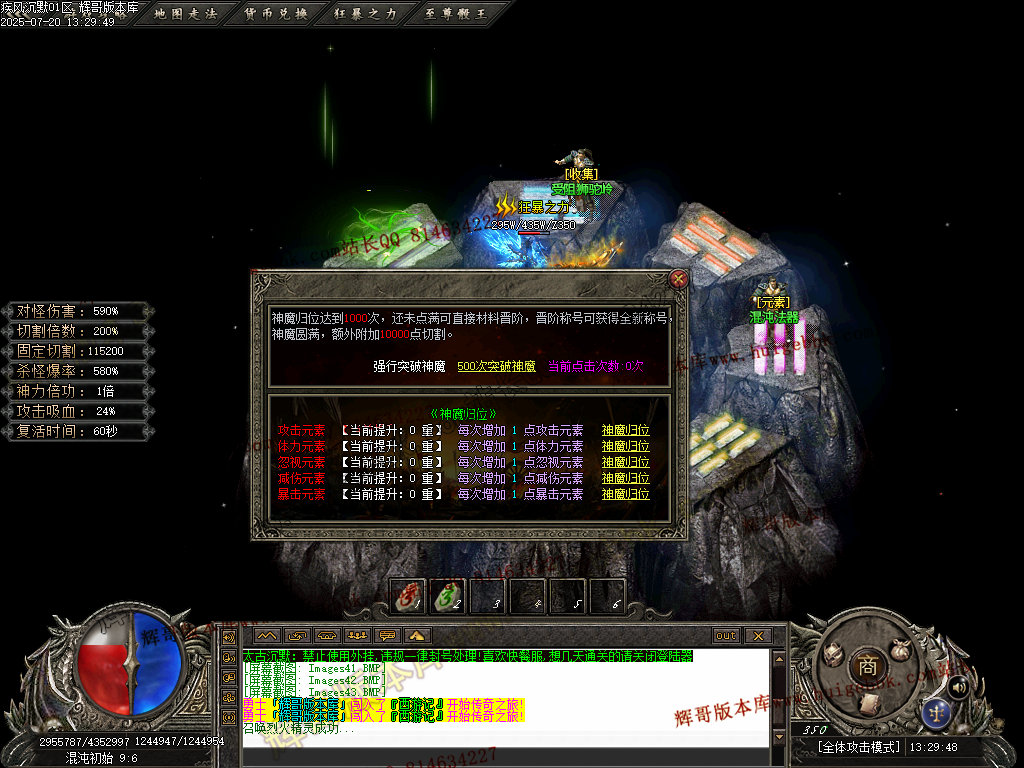
Task: Click 神魔归位 for 暴击元素 row
Action: point(625,494)
